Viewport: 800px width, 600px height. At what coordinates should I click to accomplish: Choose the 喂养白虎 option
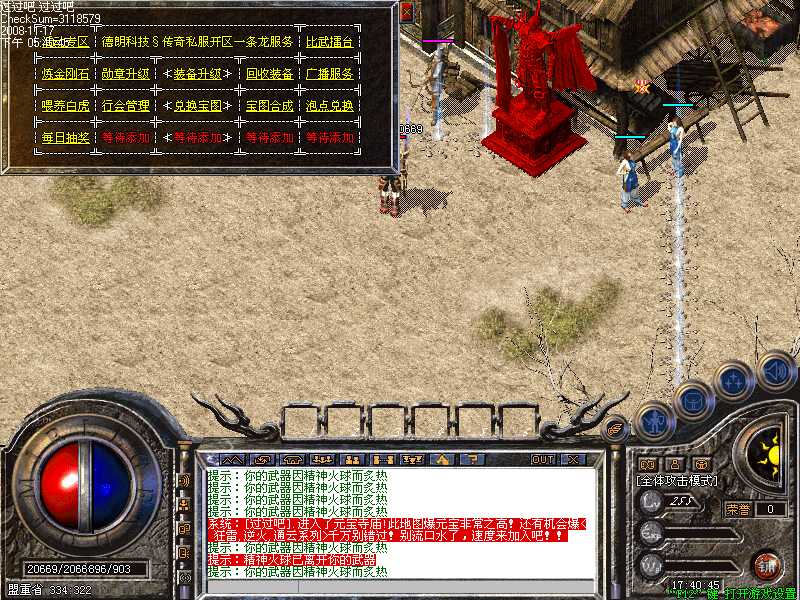point(65,106)
